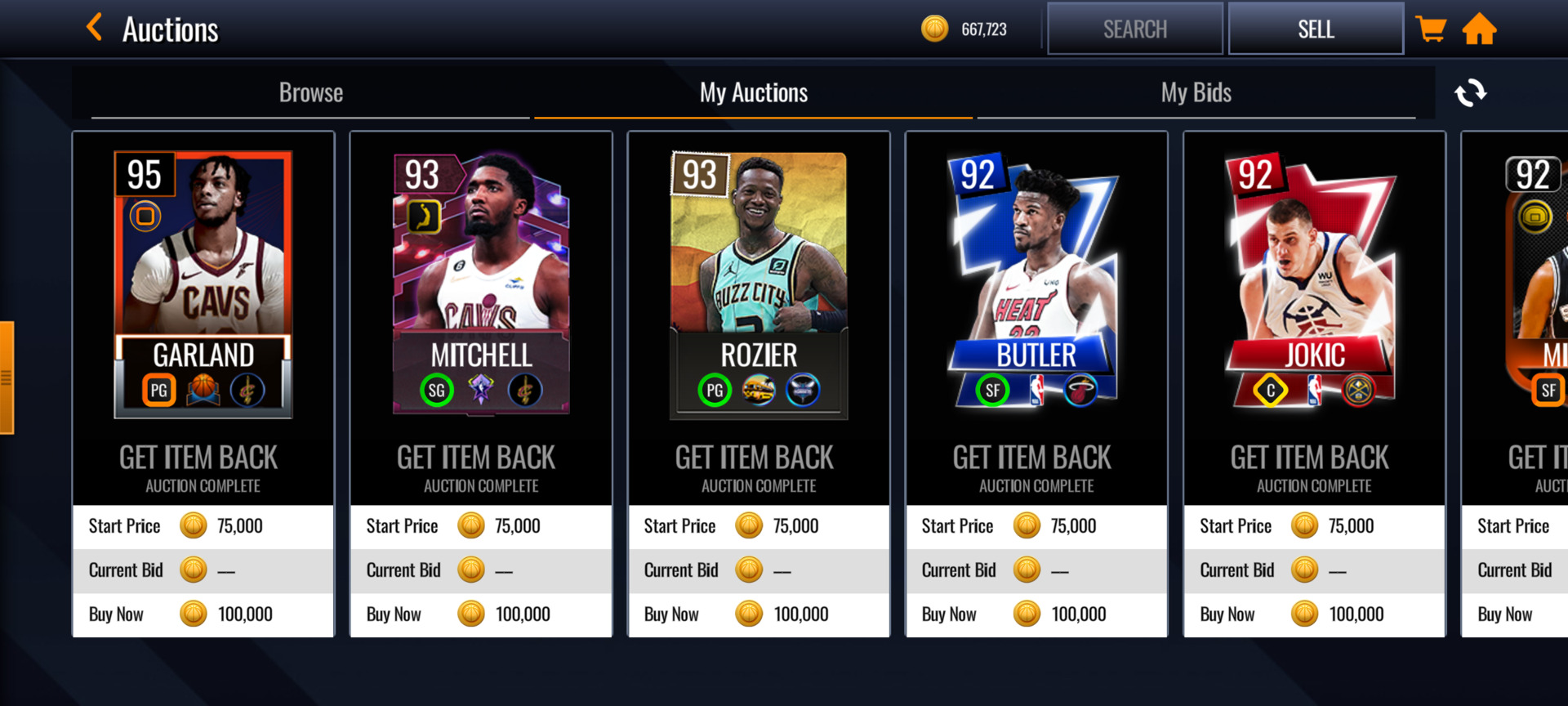
Task: Select the 95 Garland player card
Action: [203, 284]
